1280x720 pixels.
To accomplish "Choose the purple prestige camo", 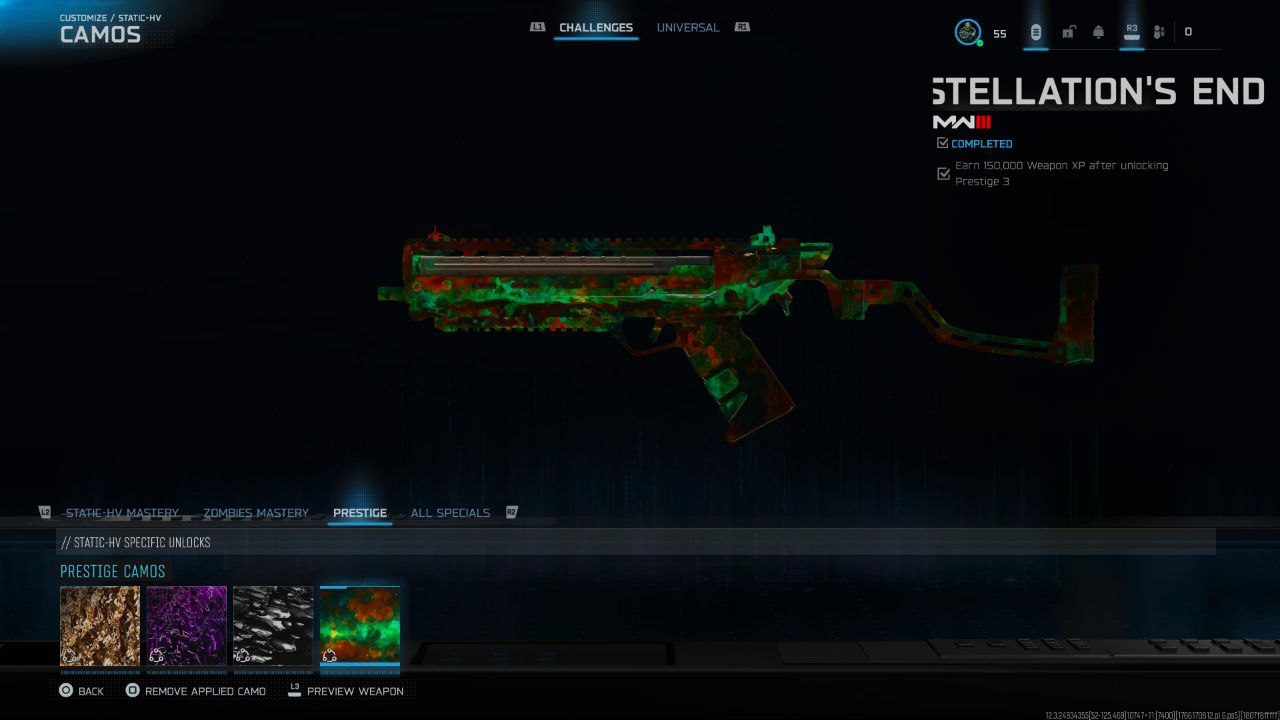I will 187,626.
